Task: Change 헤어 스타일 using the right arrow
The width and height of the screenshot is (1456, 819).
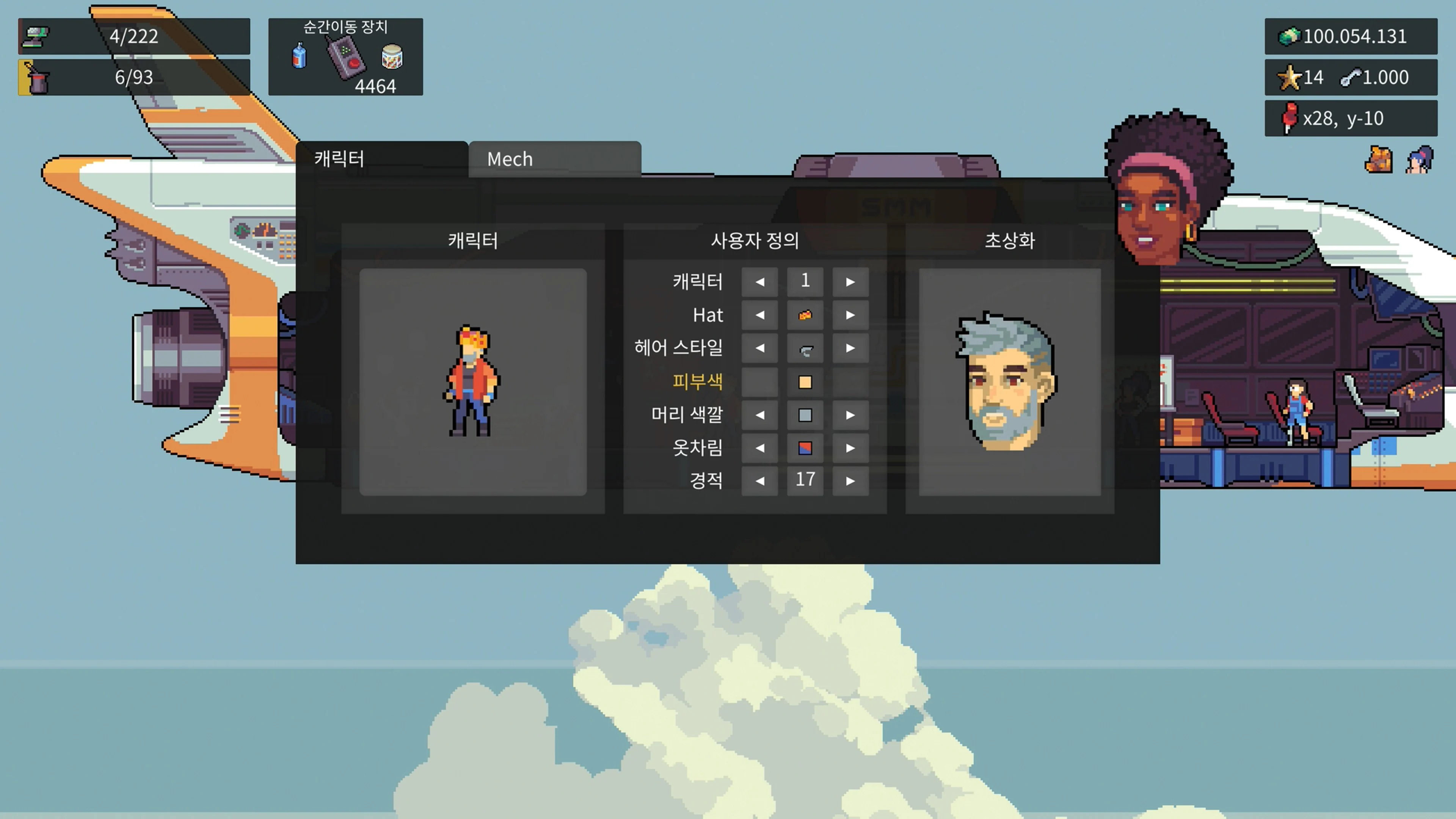Action: point(851,348)
